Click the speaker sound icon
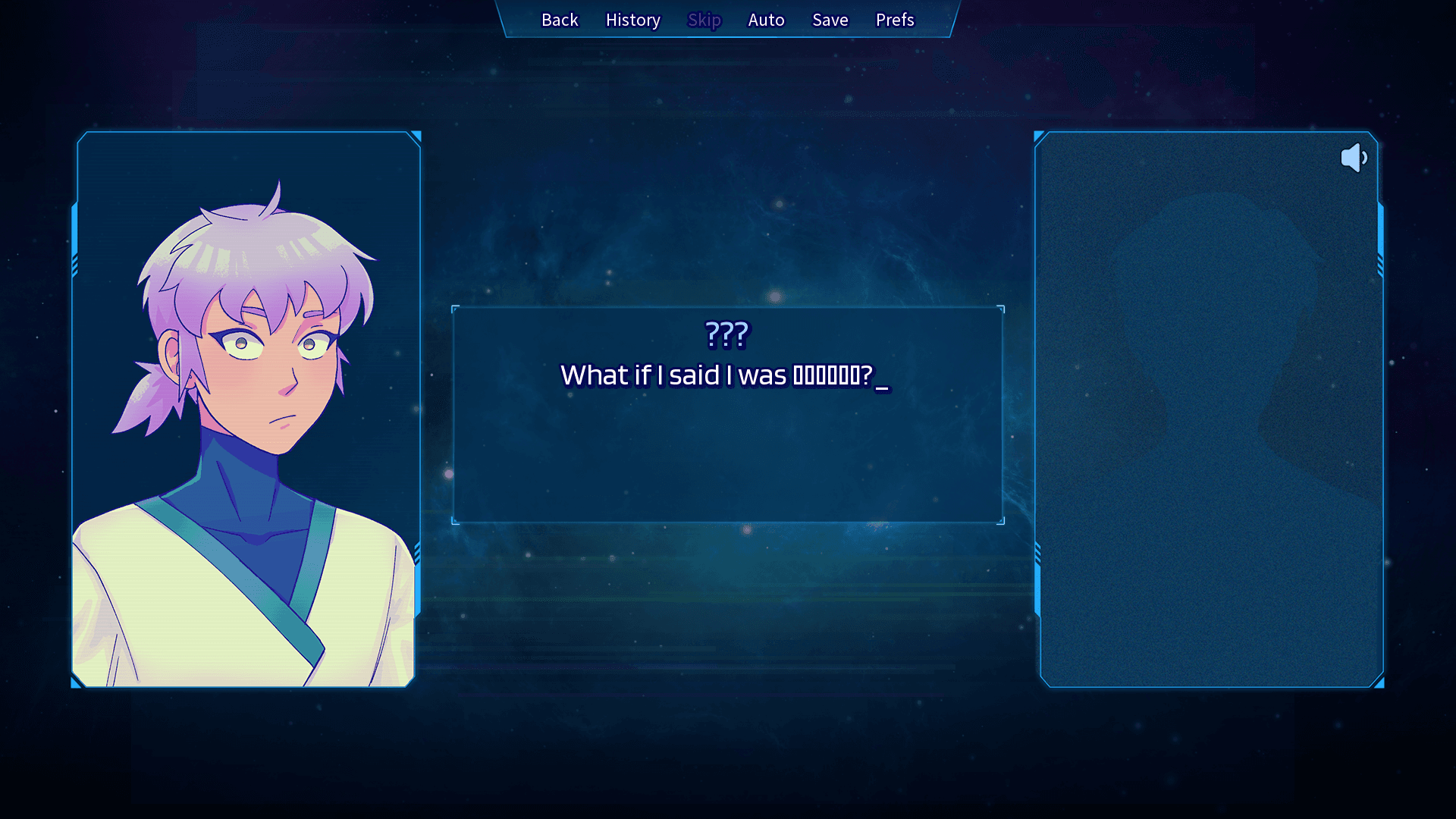Image resolution: width=1456 pixels, height=819 pixels. tap(1354, 158)
